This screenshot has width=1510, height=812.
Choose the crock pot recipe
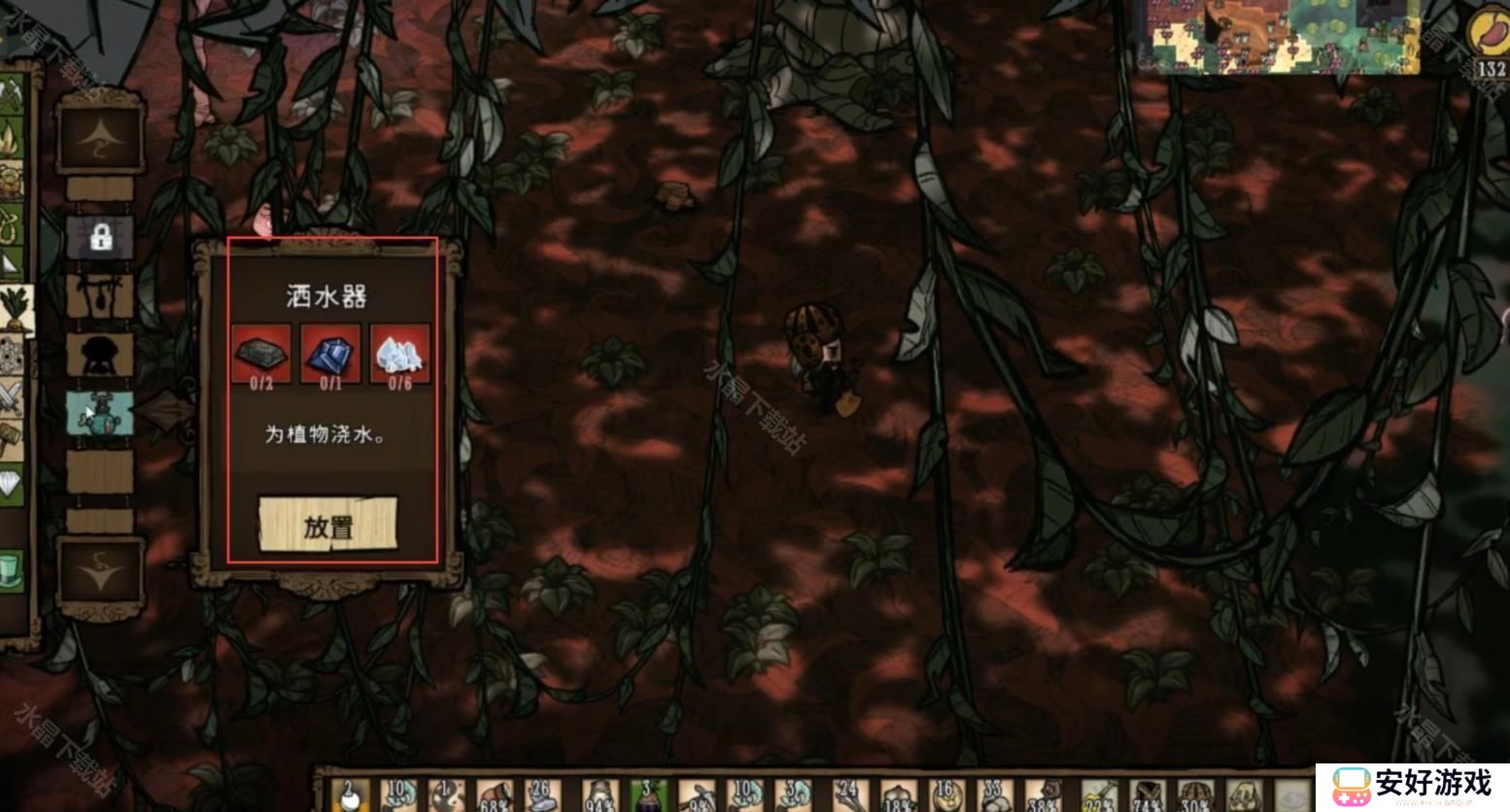click(x=100, y=355)
